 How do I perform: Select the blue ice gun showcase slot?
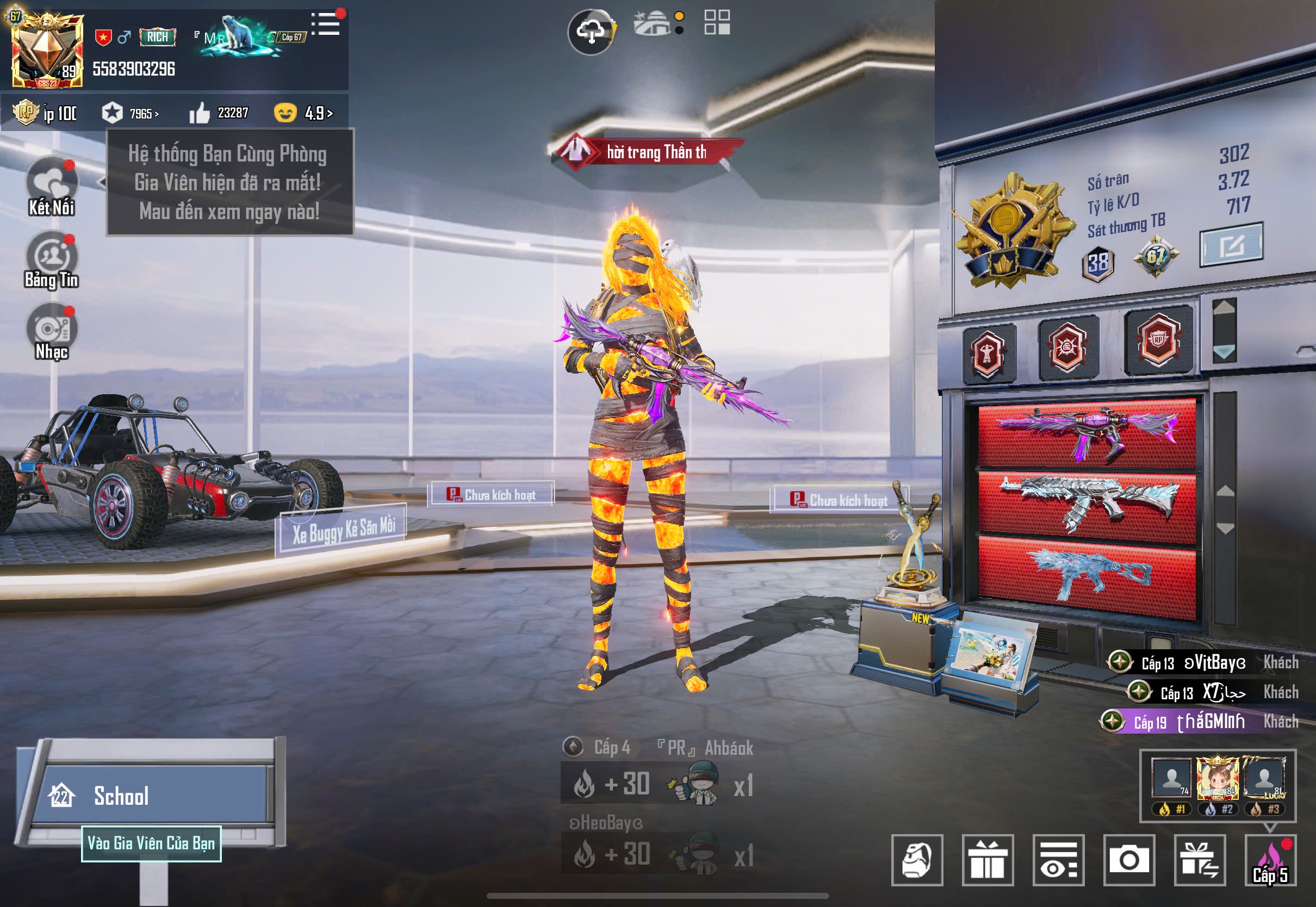click(x=1087, y=575)
